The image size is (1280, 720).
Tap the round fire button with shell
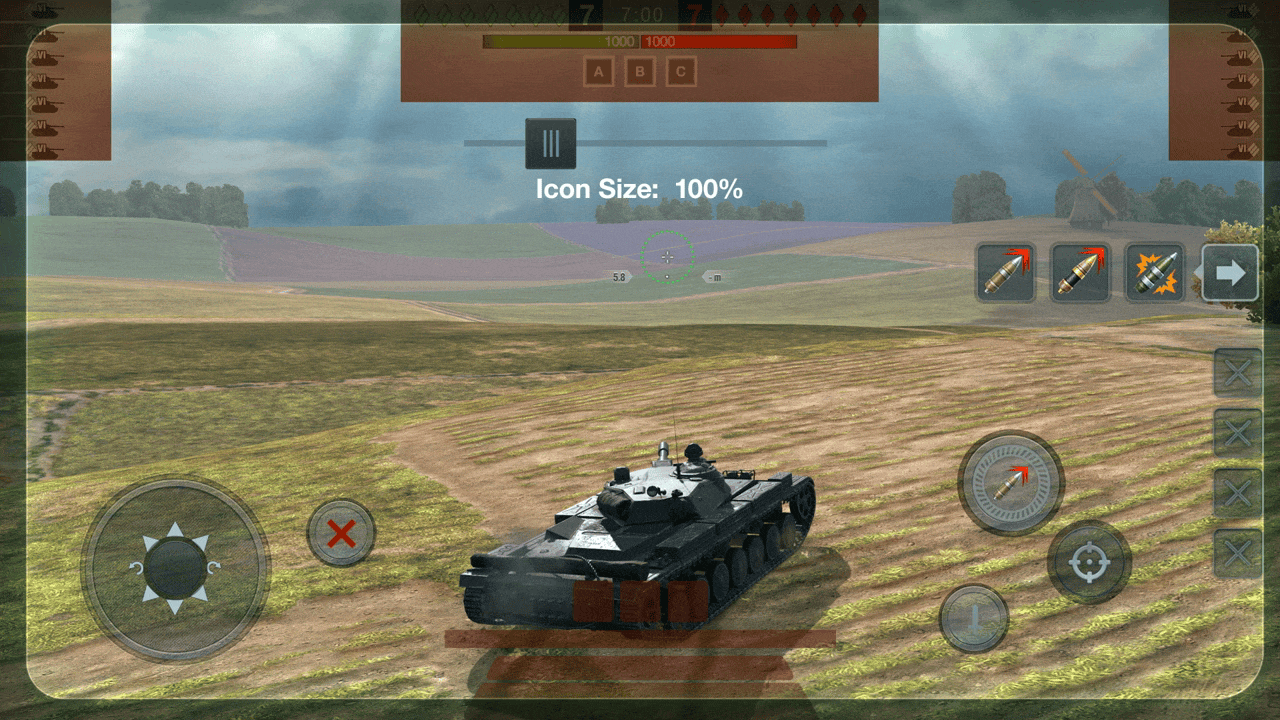point(1011,483)
